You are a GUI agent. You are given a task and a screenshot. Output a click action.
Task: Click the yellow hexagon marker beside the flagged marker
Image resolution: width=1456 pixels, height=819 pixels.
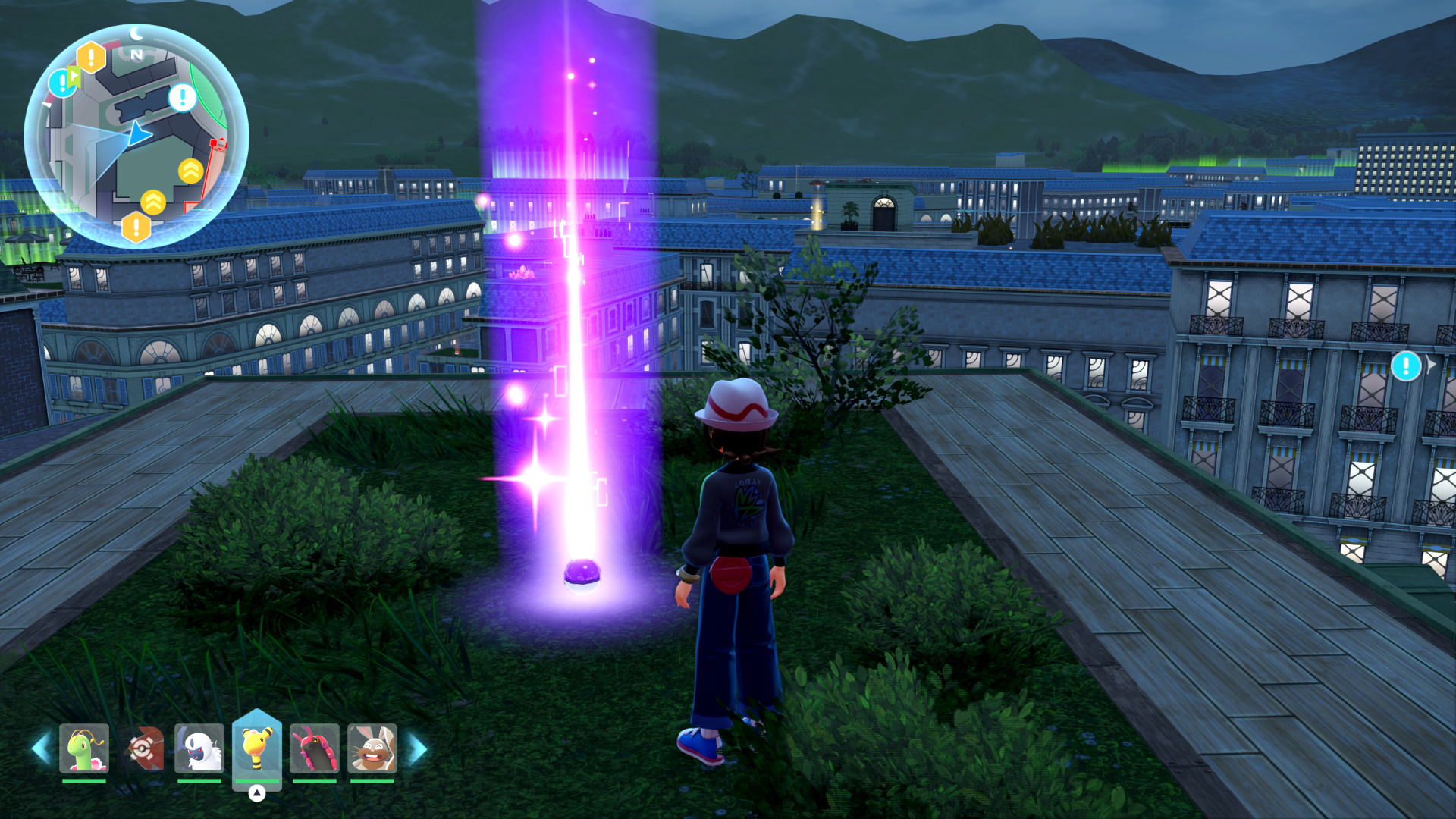click(x=91, y=57)
